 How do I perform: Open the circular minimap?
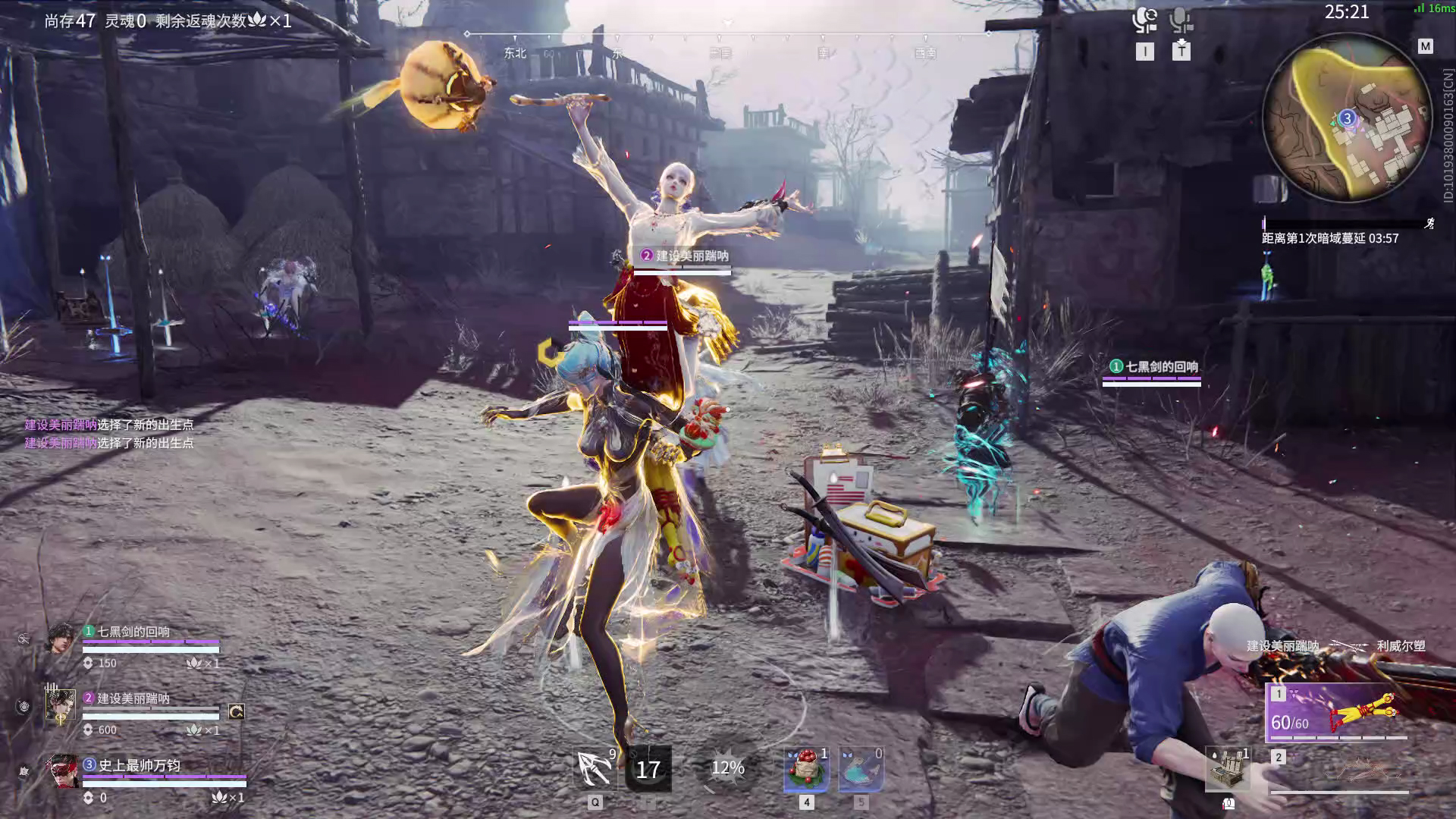1348,119
